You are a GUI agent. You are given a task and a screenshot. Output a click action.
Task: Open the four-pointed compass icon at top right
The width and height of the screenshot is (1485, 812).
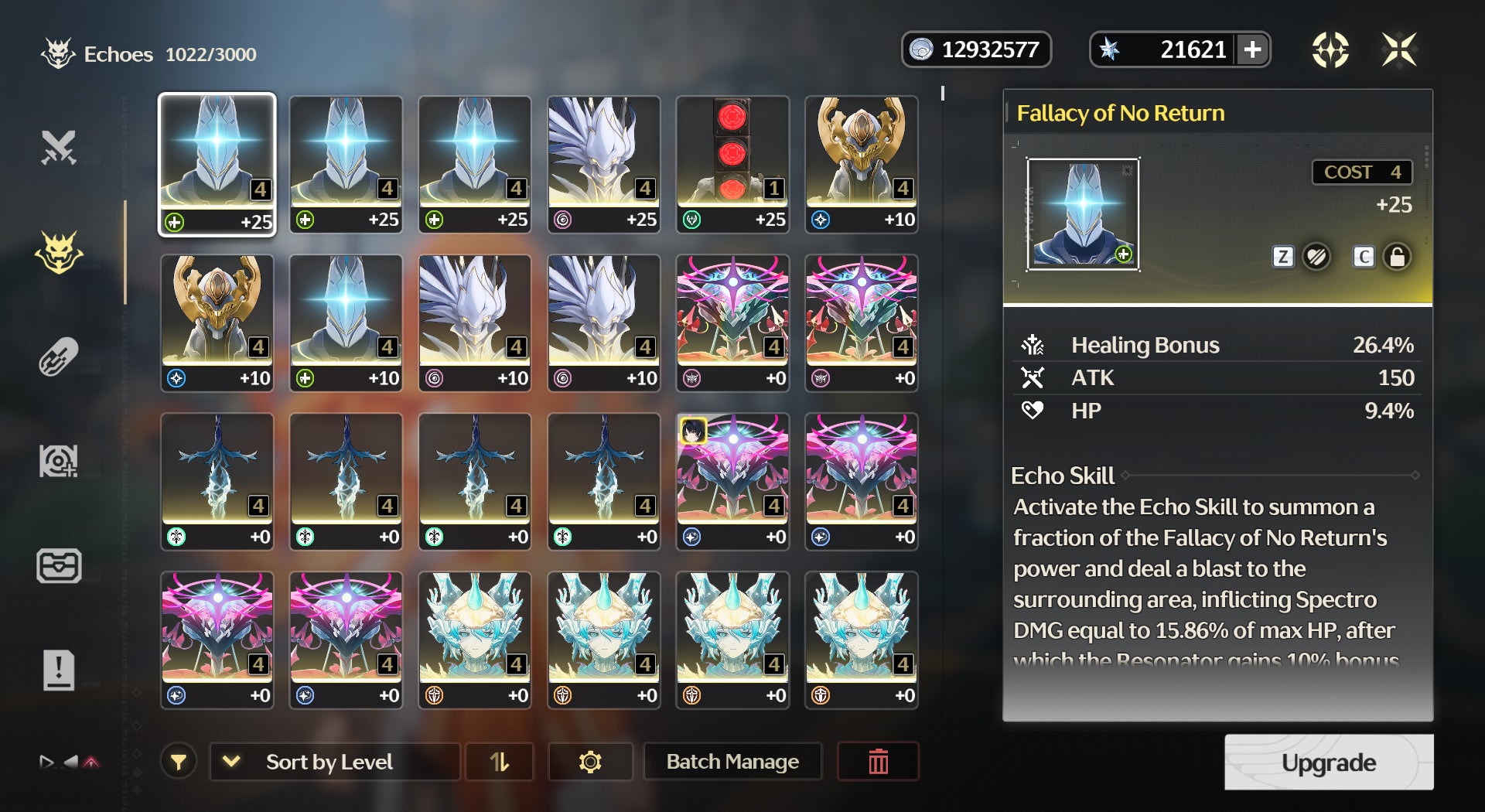tap(1330, 50)
